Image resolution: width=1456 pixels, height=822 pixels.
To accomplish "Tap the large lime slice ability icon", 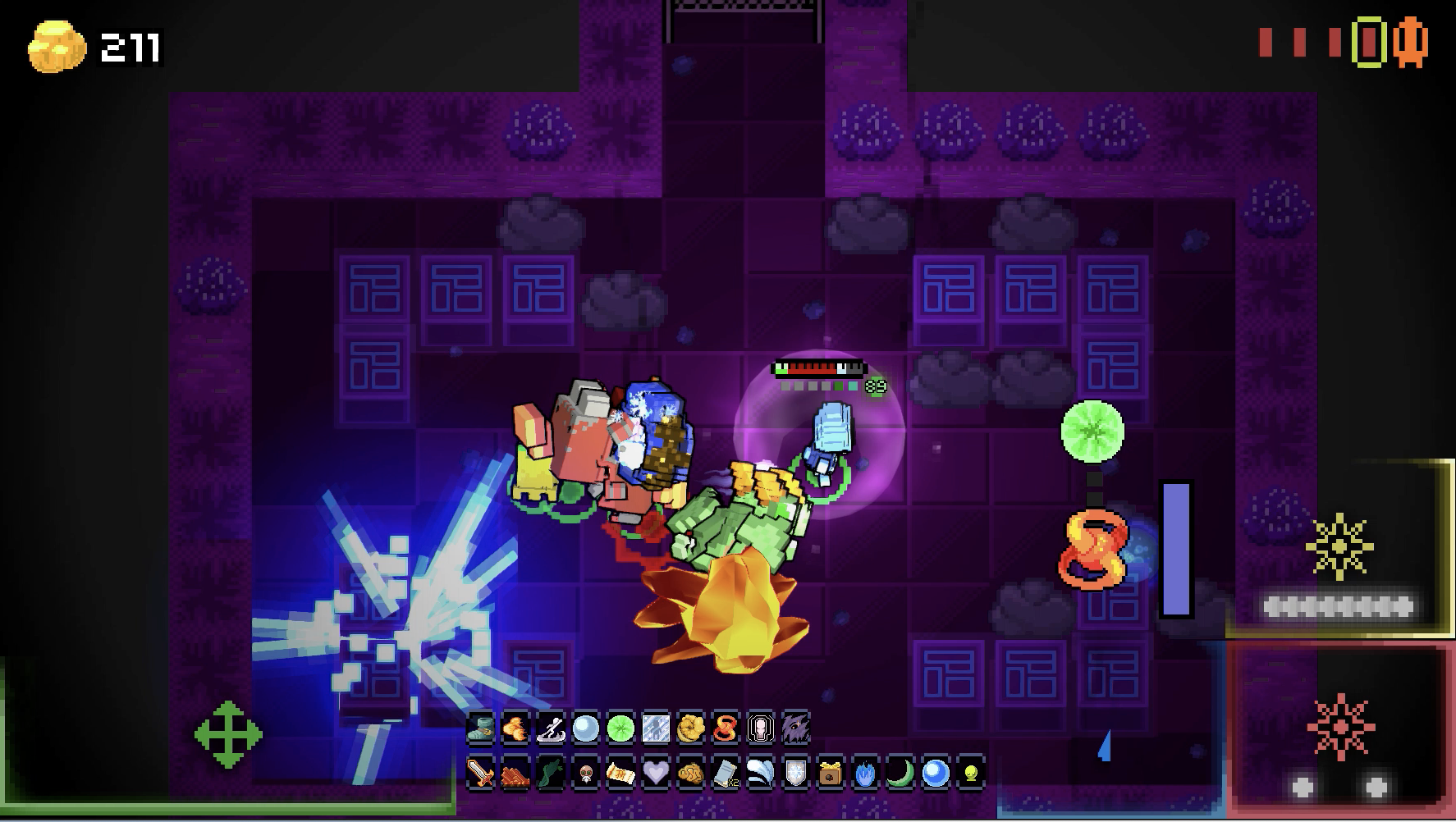I will coord(1092,431).
